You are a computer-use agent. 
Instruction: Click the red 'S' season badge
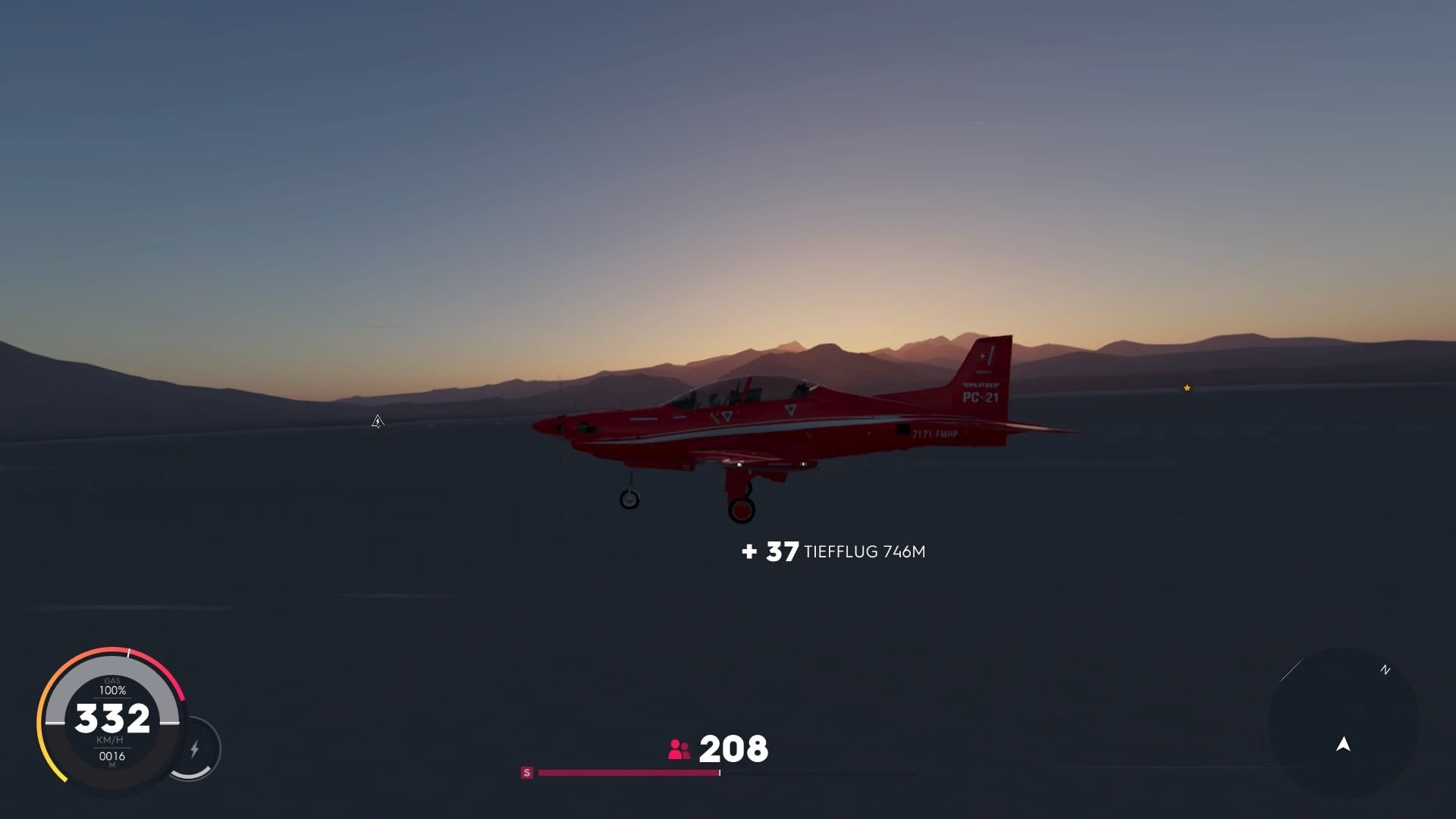[x=526, y=772]
